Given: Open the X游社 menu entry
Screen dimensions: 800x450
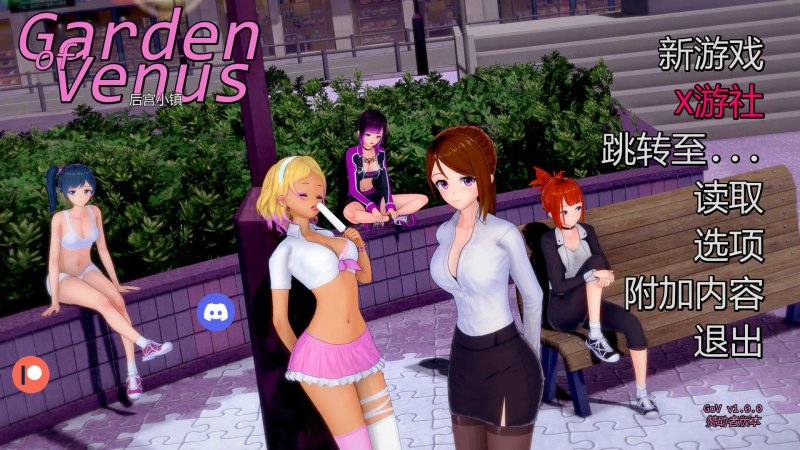Looking at the screenshot, I should click(719, 102).
